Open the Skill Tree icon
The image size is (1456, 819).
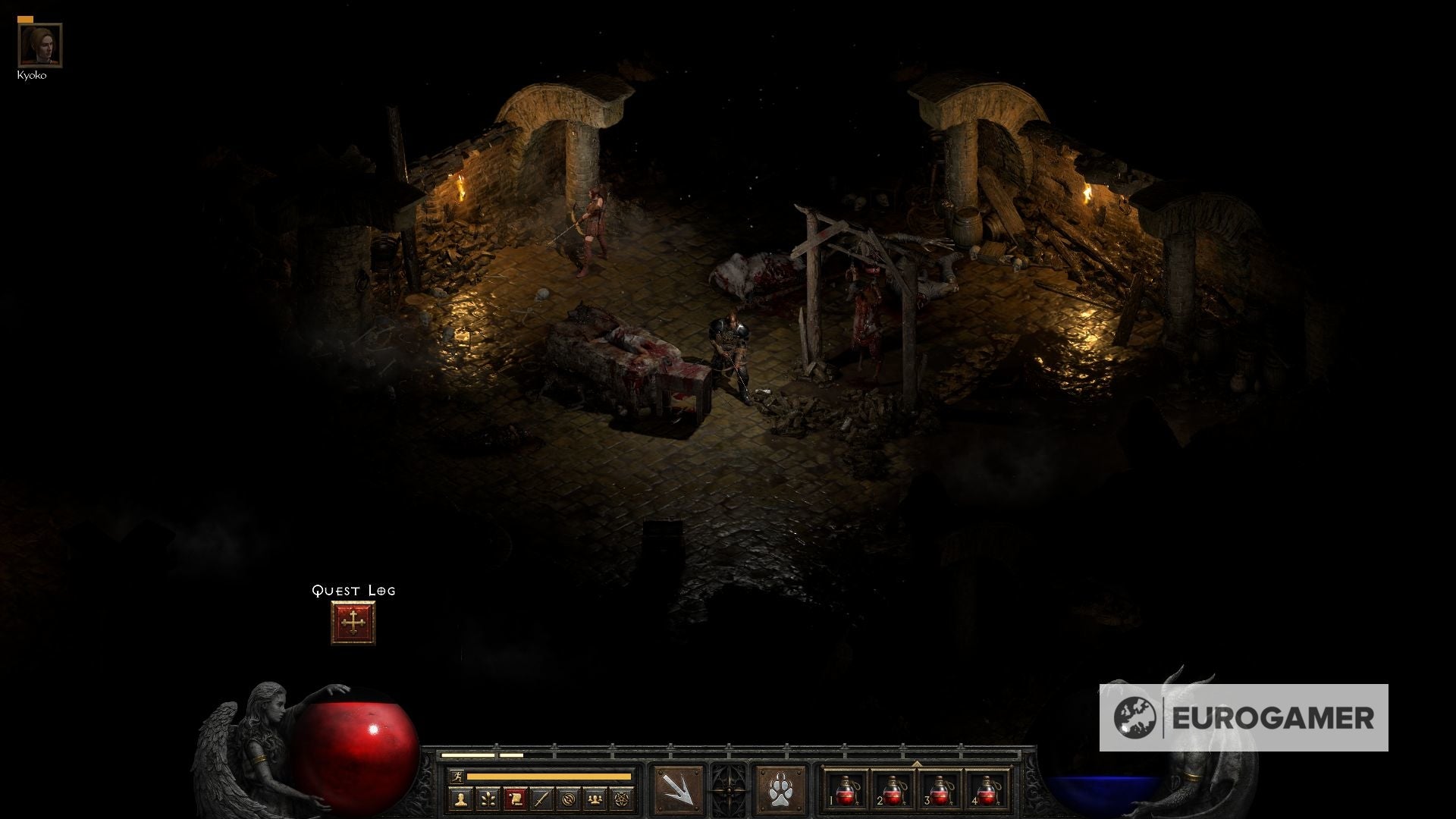coord(489,798)
